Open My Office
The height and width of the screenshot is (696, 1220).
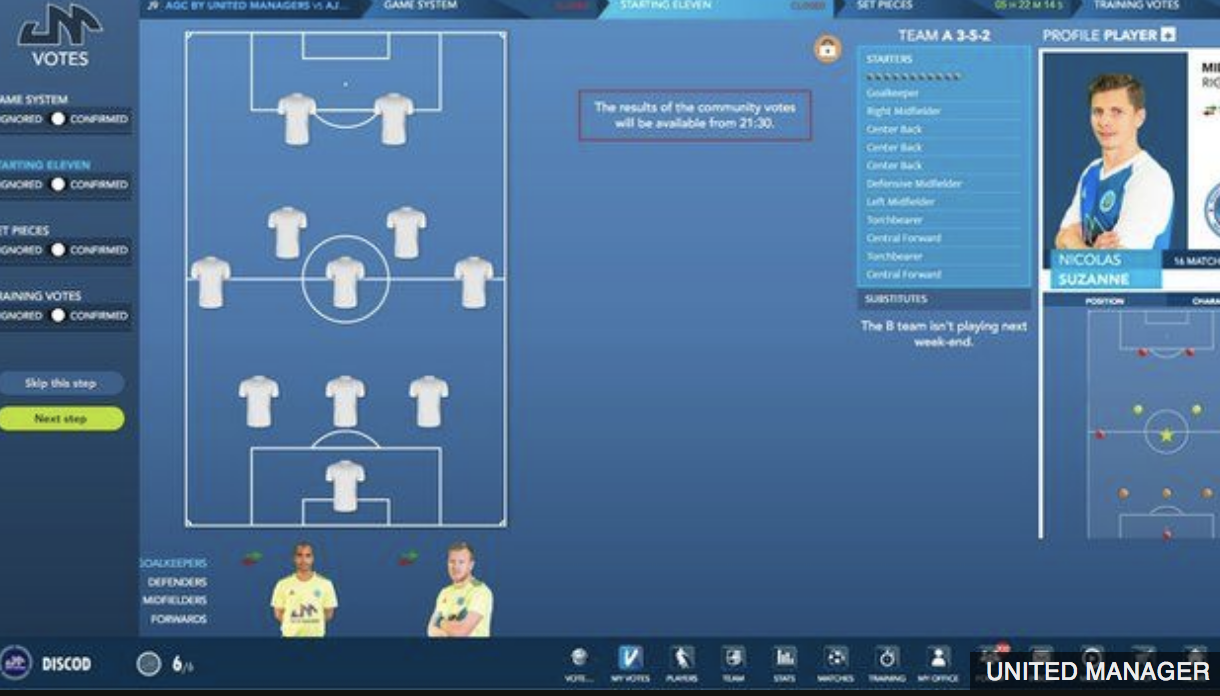click(938, 663)
